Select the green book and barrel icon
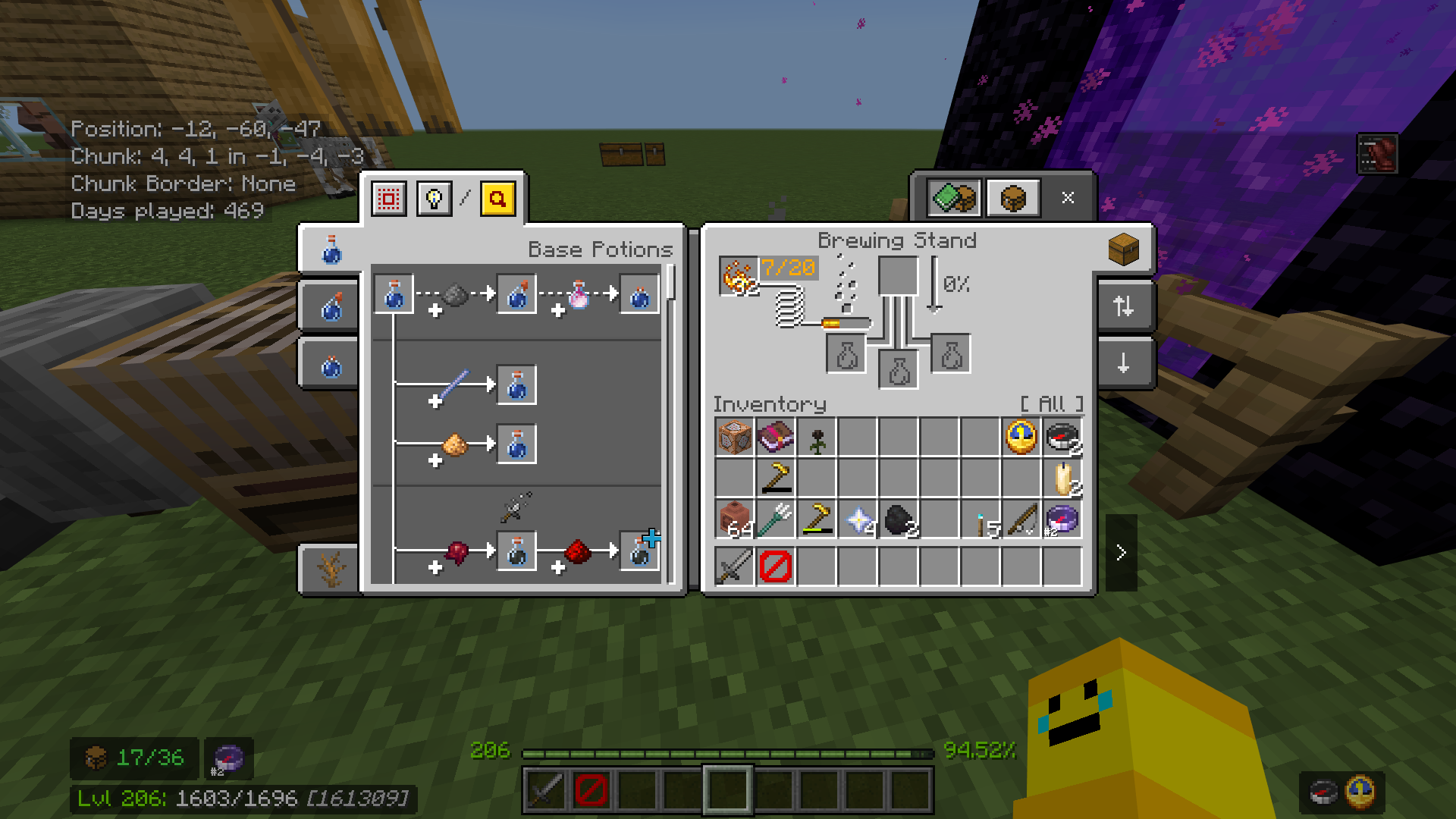Screen dimensions: 1456x819 tap(953, 198)
